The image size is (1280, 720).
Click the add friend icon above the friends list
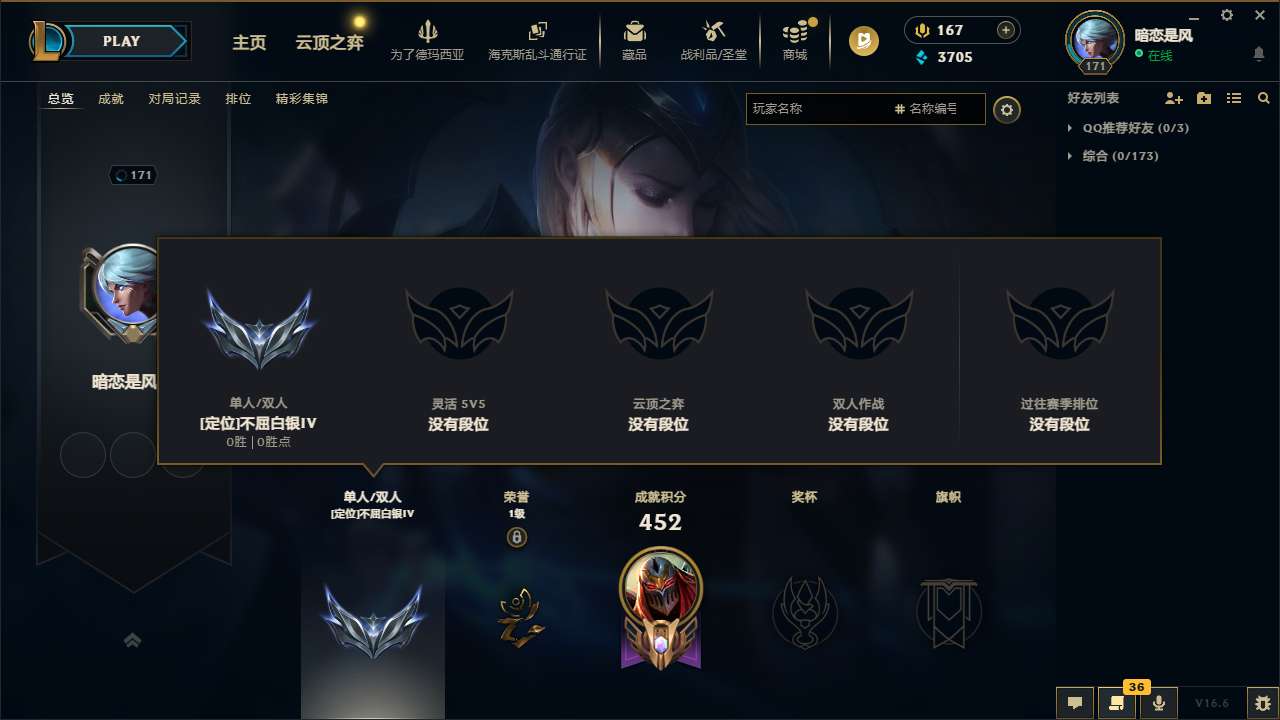point(1173,98)
